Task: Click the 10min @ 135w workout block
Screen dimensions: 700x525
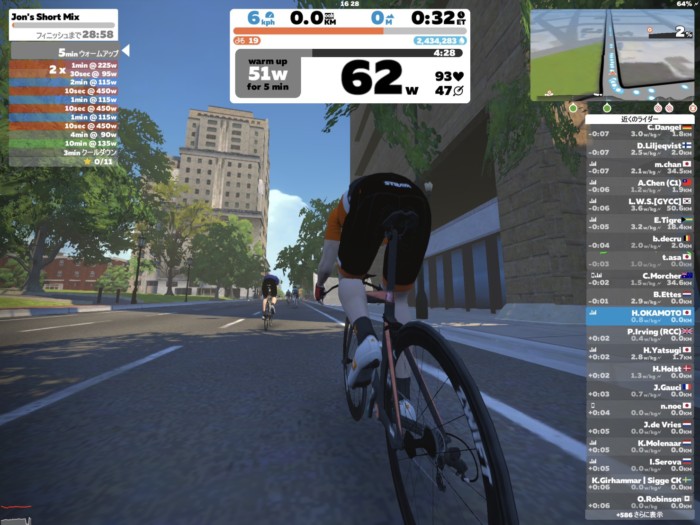Action: pos(64,143)
